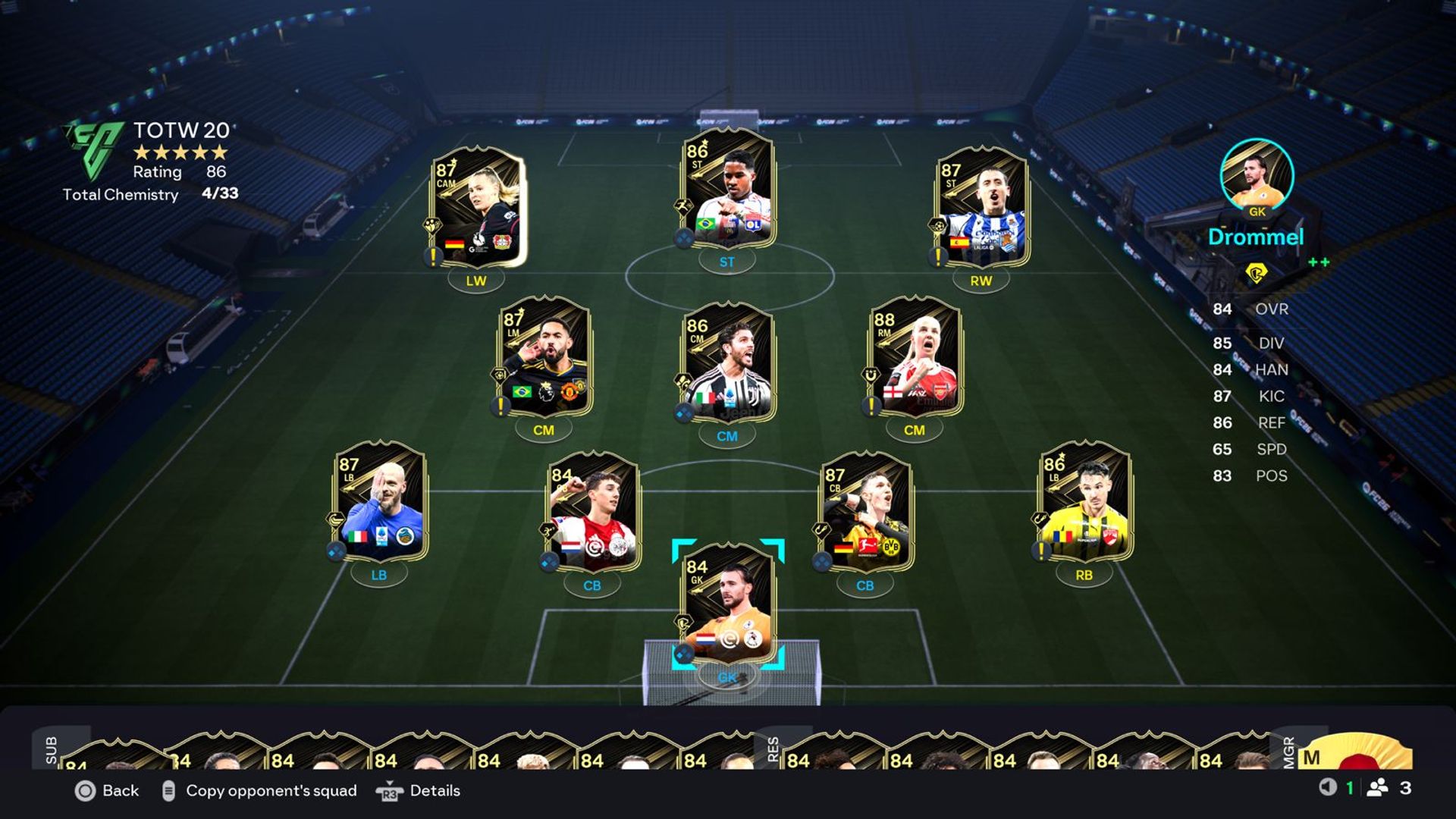
Task: Select the 87-rated left back card
Action: (x=379, y=502)
